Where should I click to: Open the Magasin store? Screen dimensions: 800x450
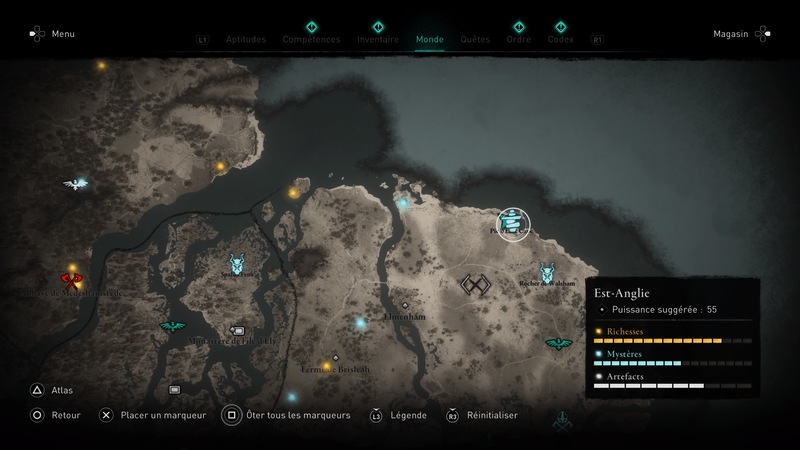click(x=731, y=34)
